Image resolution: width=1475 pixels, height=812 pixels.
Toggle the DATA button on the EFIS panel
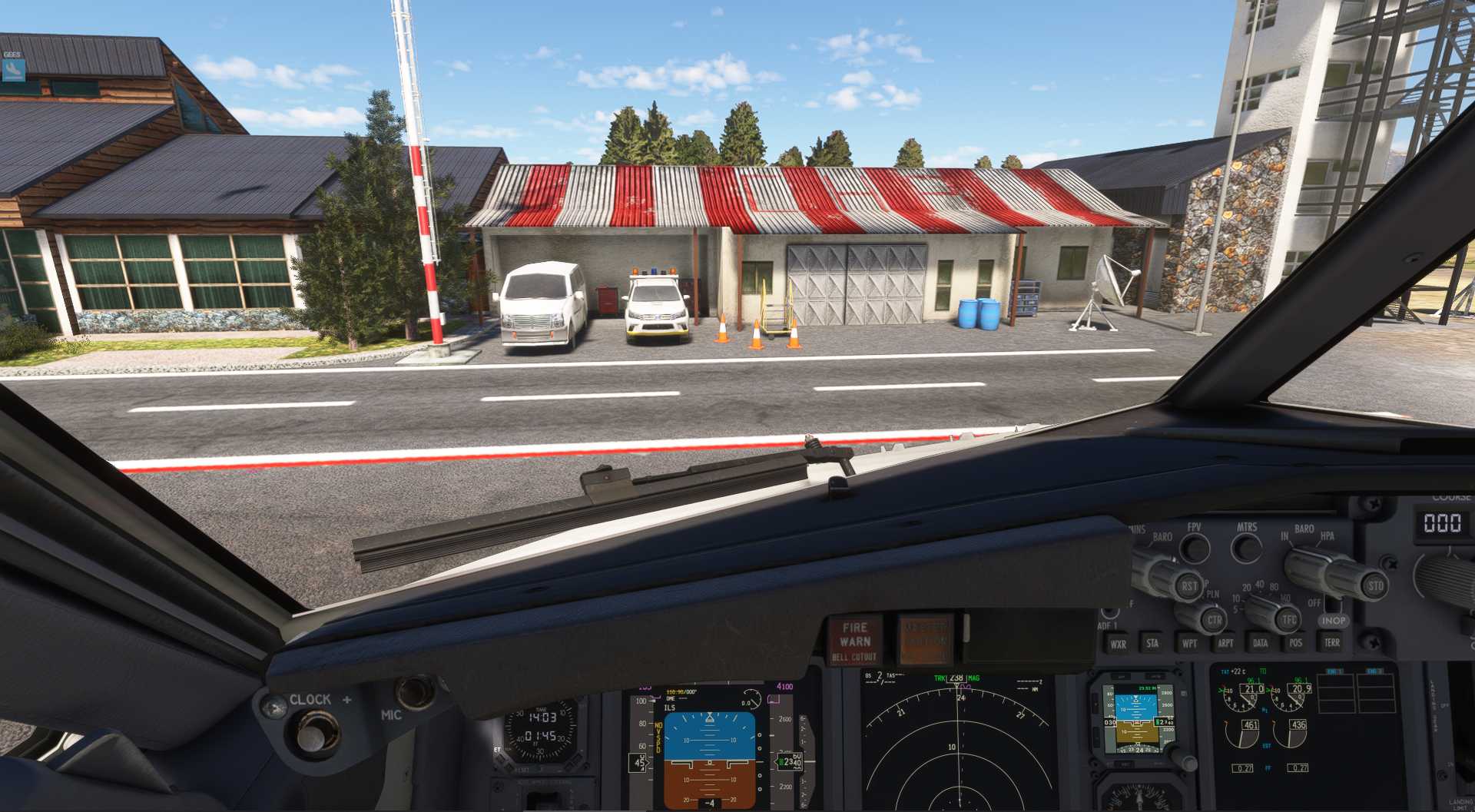point(1260,643)
